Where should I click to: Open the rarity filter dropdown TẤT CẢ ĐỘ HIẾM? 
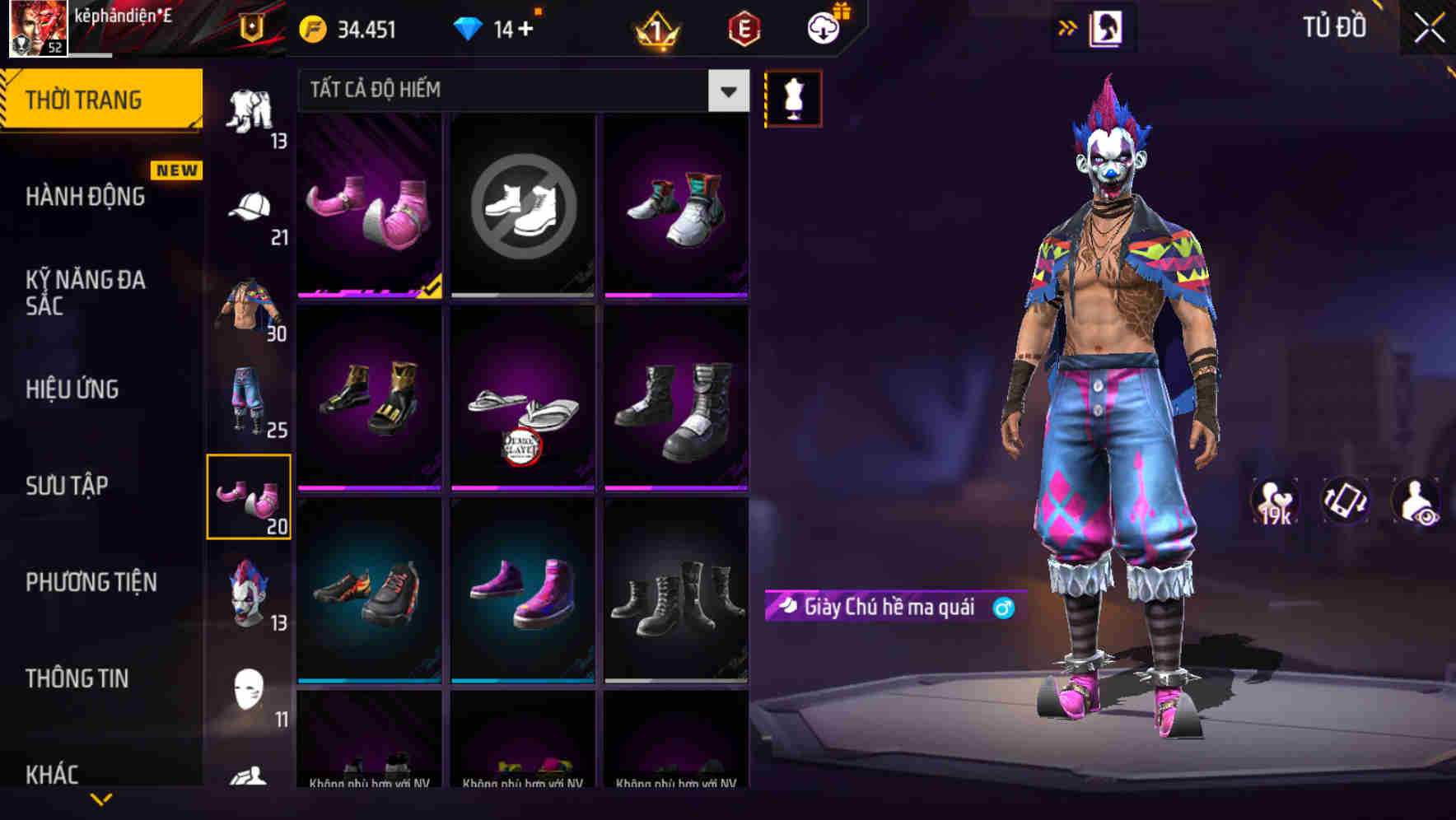coord(519,91)
